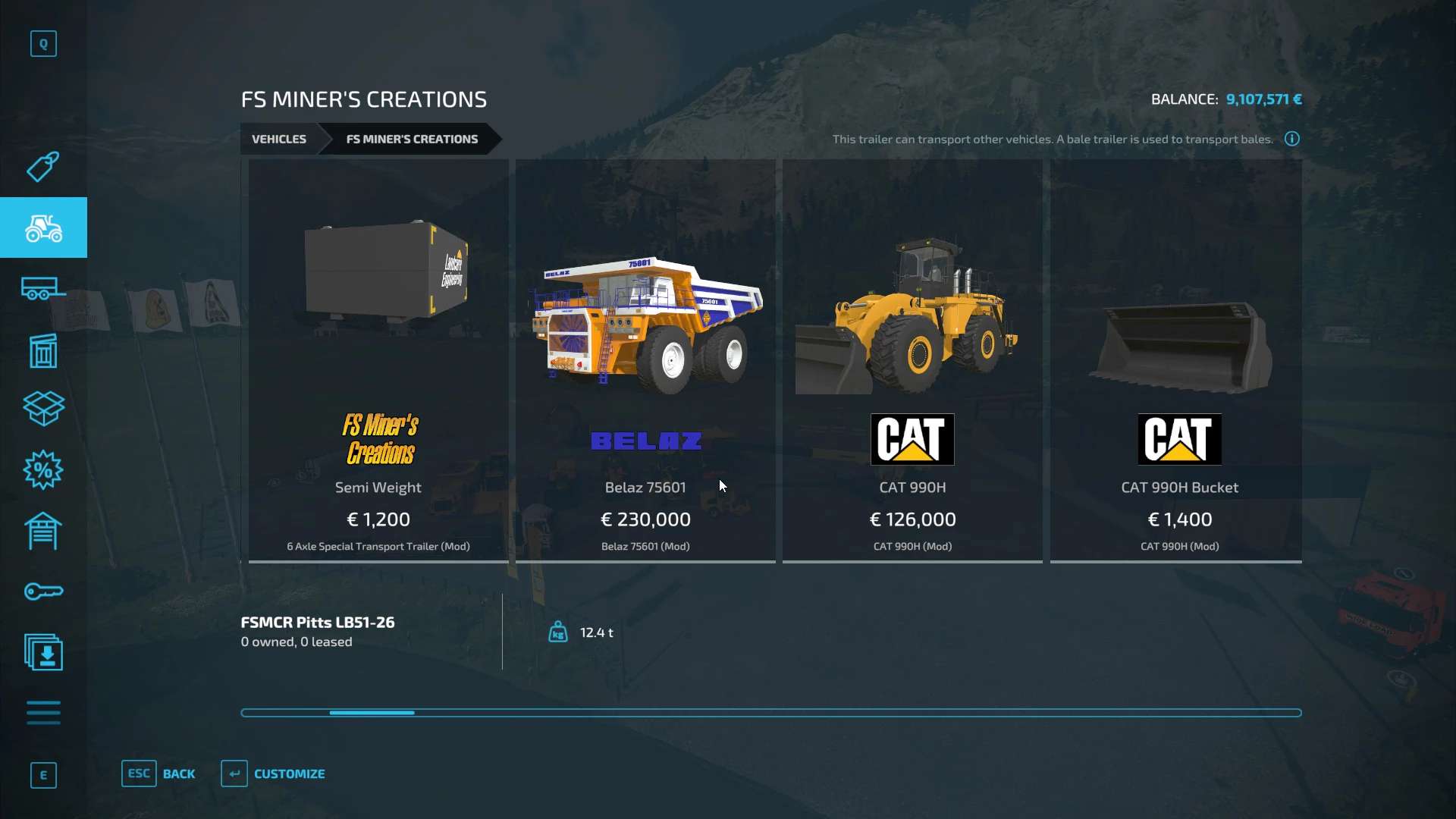Click the info icon beside trailer description
This screenshot has height=819, width=1456.
[x=1292, y=139]
